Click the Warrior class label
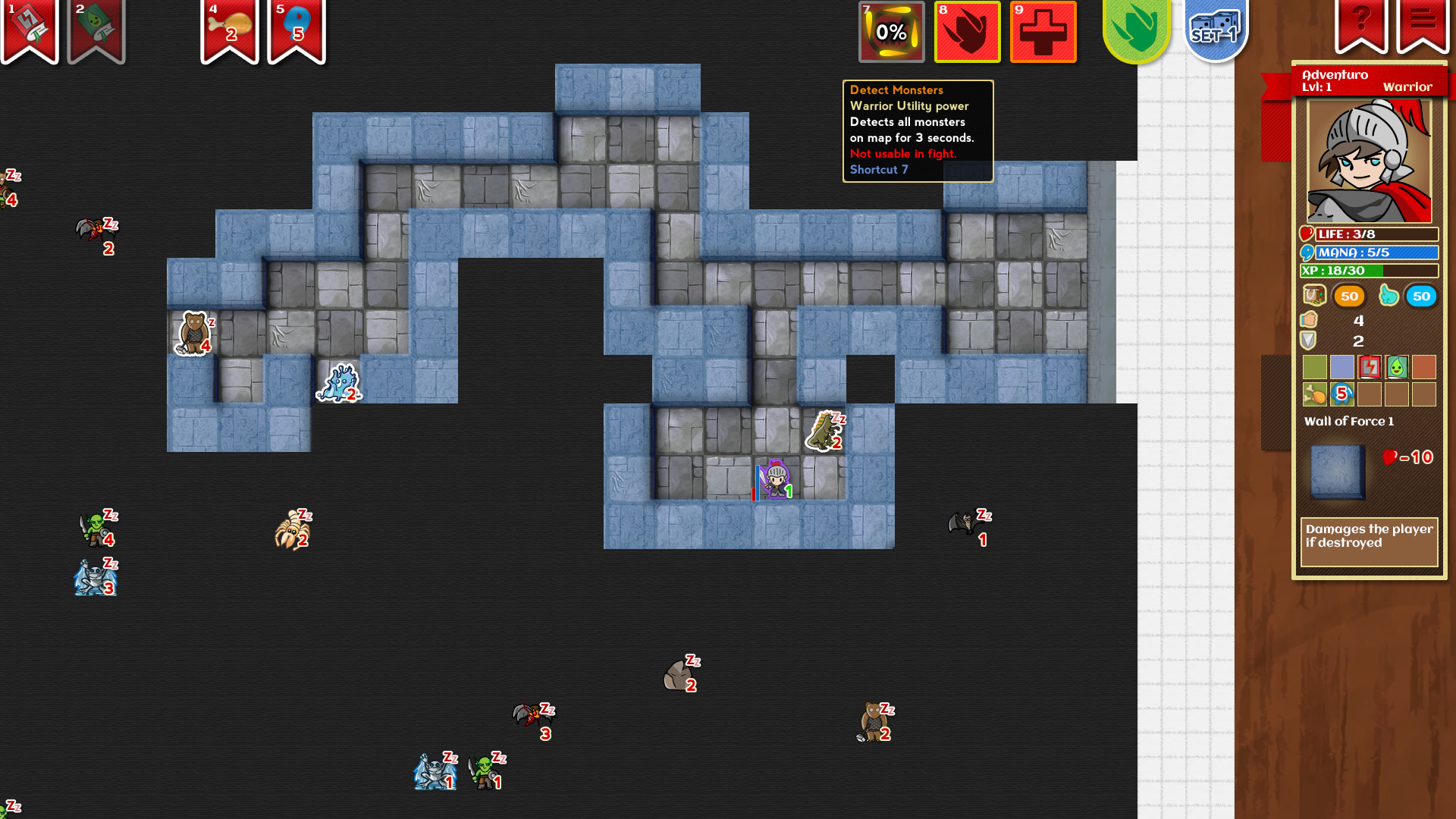The height and width of the screenshot is (819, 1456). pos(1409,87)
